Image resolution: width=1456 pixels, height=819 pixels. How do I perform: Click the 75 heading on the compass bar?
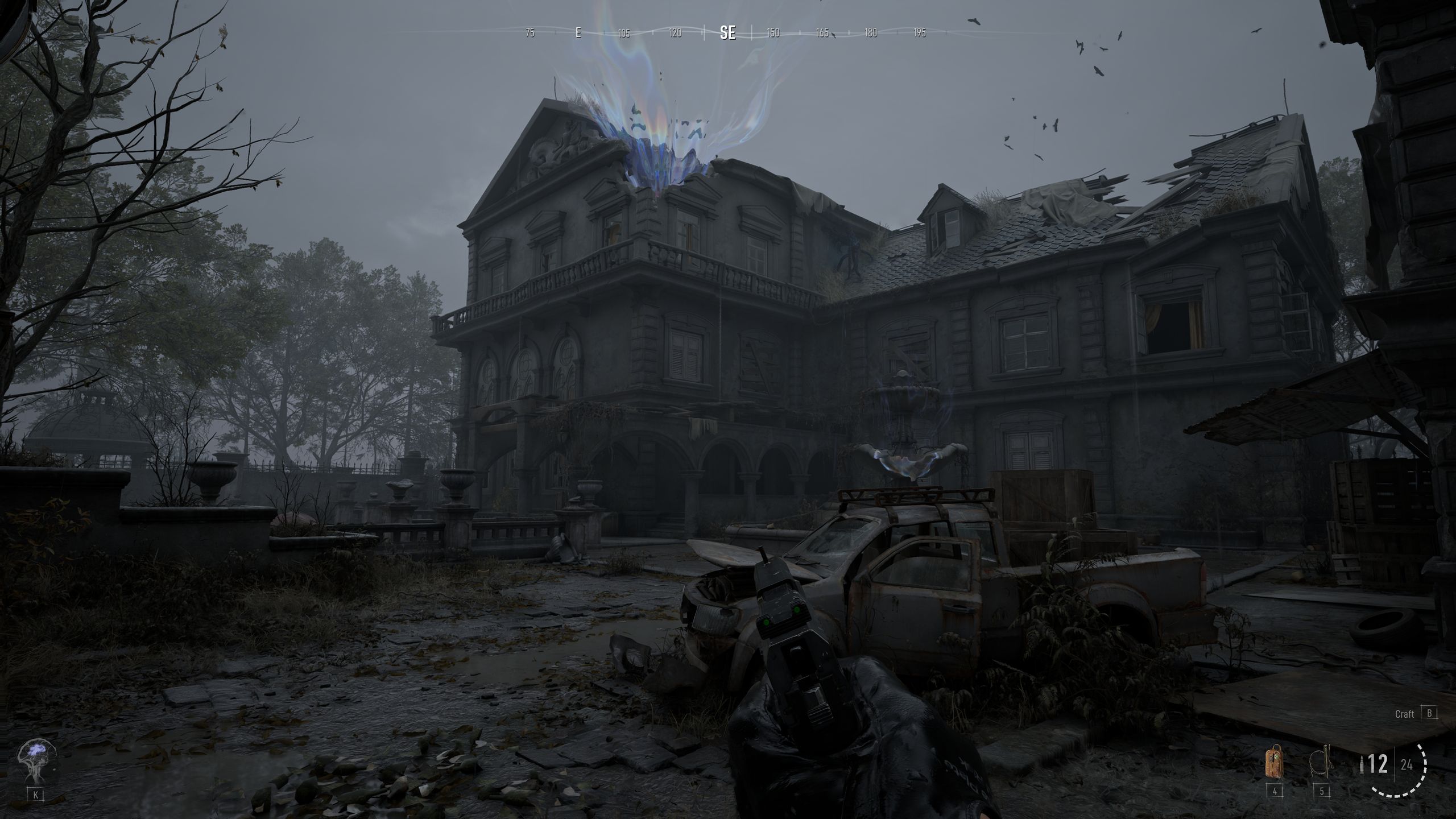(530, 34)
